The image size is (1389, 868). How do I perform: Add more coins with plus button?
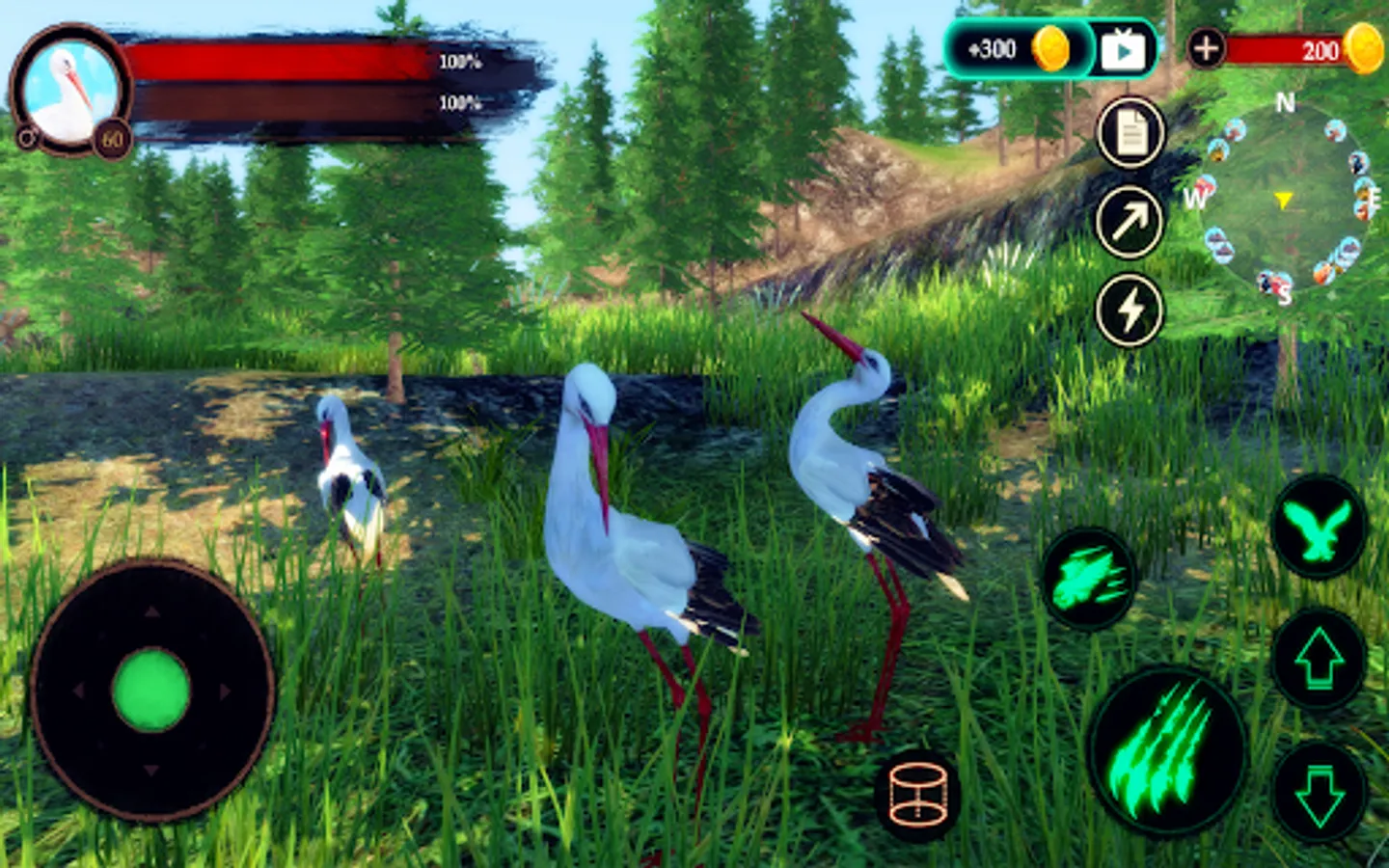click(1206, 48)
